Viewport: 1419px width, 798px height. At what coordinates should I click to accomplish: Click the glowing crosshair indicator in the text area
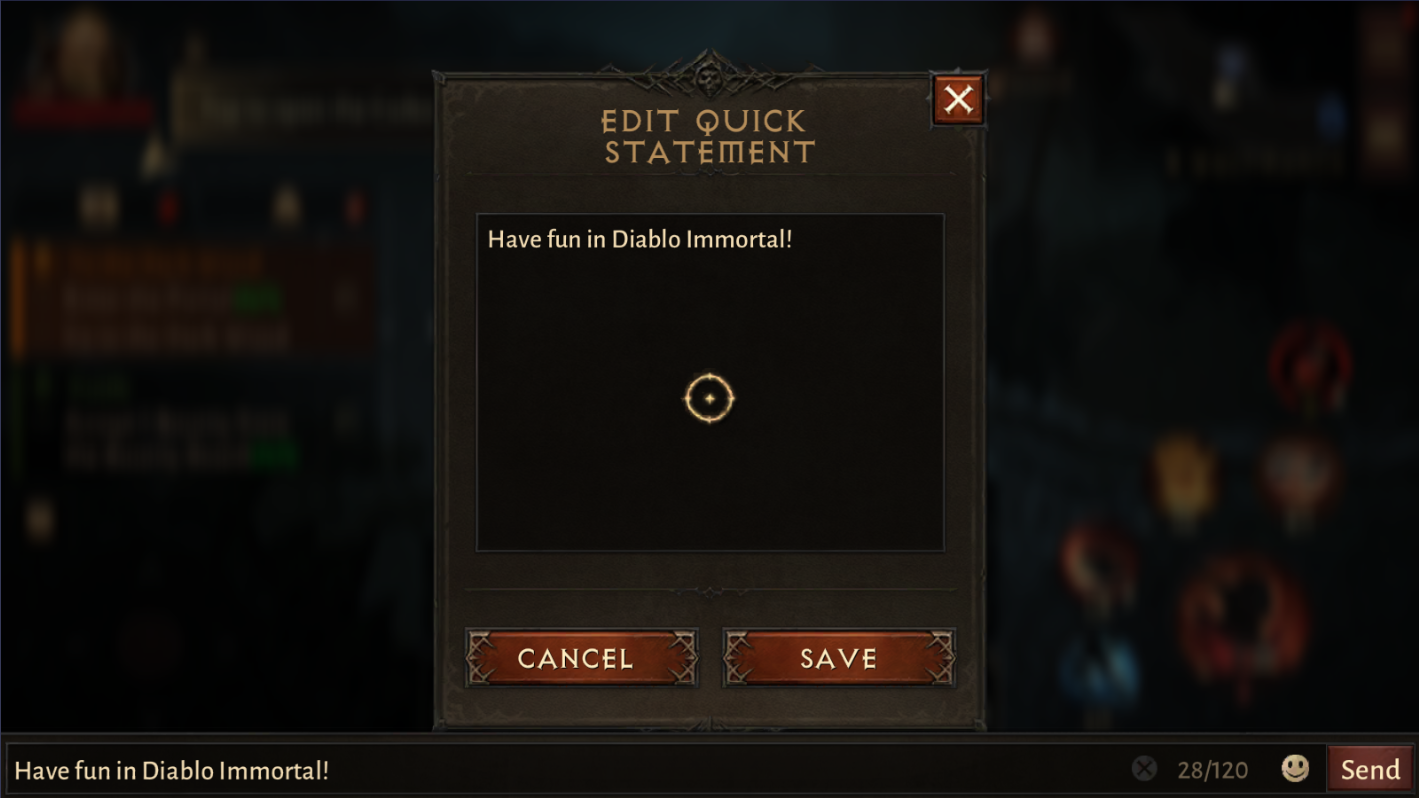point(710,397)
